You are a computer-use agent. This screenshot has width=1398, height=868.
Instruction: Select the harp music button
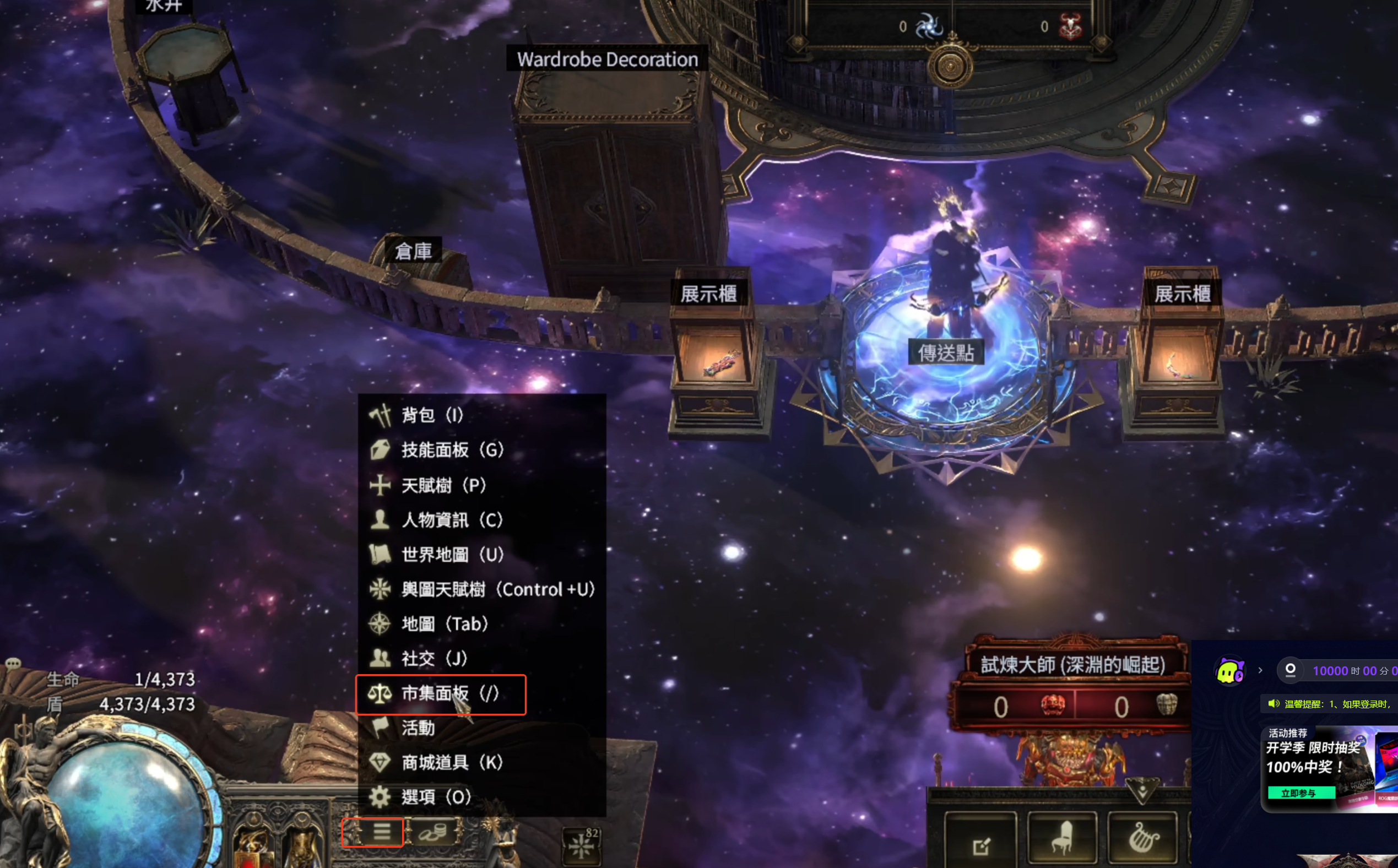point(1144,838)
